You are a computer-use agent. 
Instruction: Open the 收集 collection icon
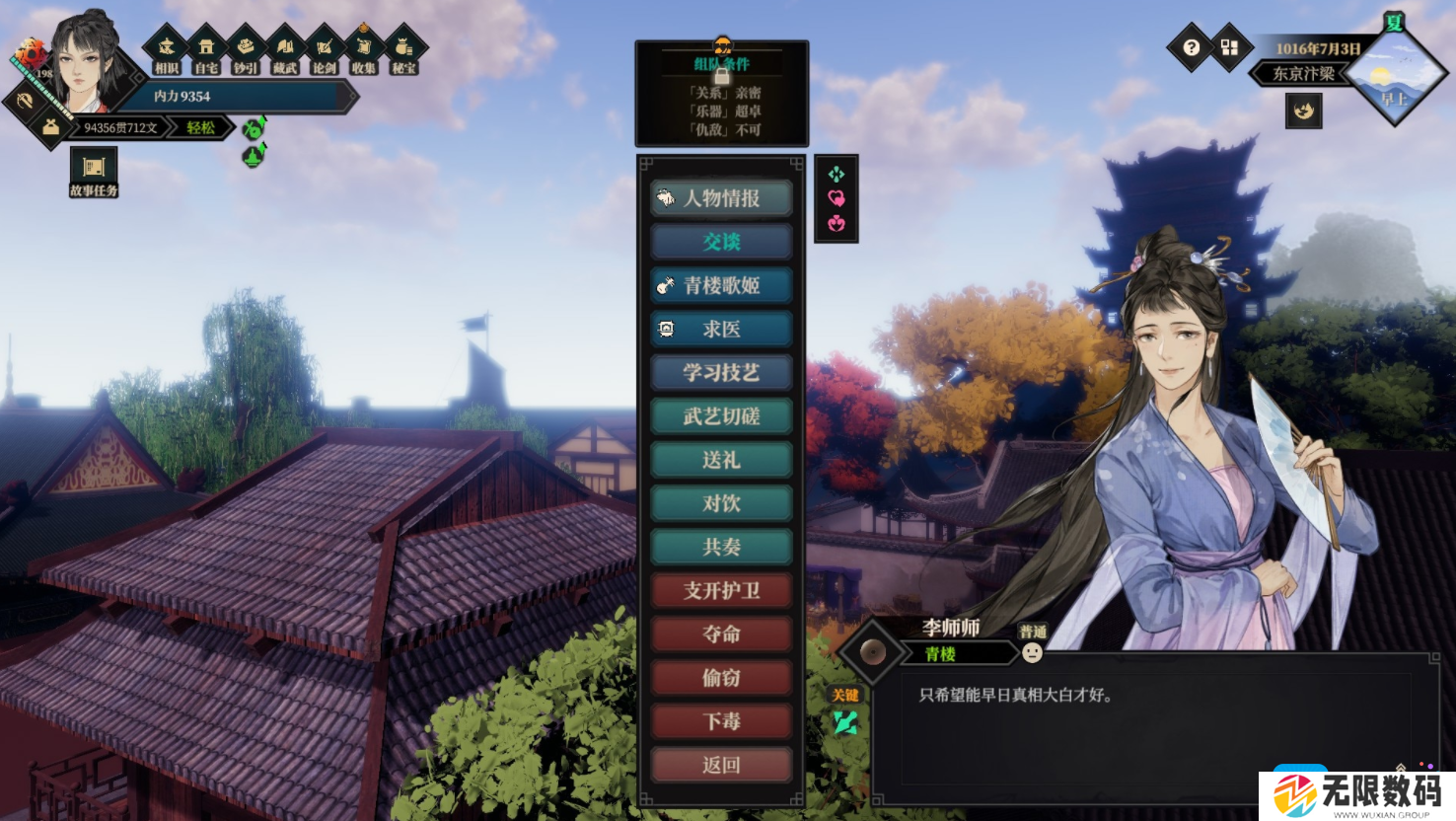(x=366, y=45)
